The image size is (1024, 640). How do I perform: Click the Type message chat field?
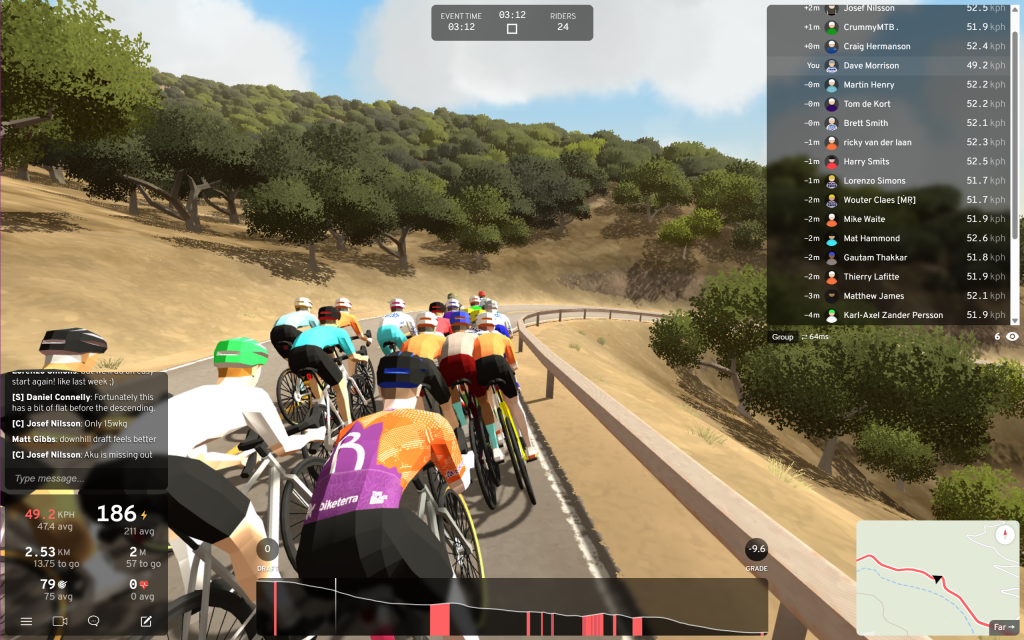tap(85, 479)
